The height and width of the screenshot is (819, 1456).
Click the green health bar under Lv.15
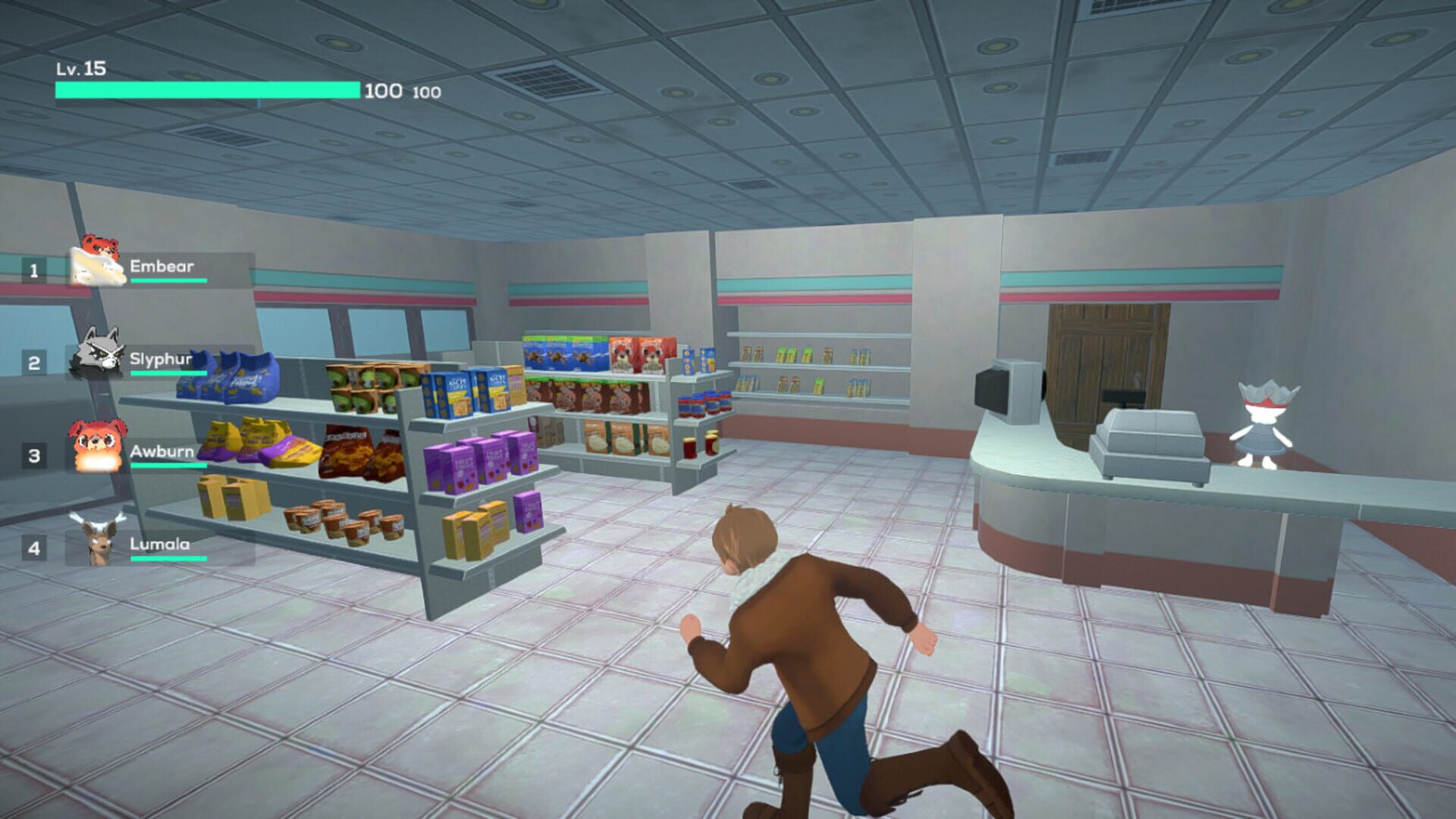[x=205, y=89]
